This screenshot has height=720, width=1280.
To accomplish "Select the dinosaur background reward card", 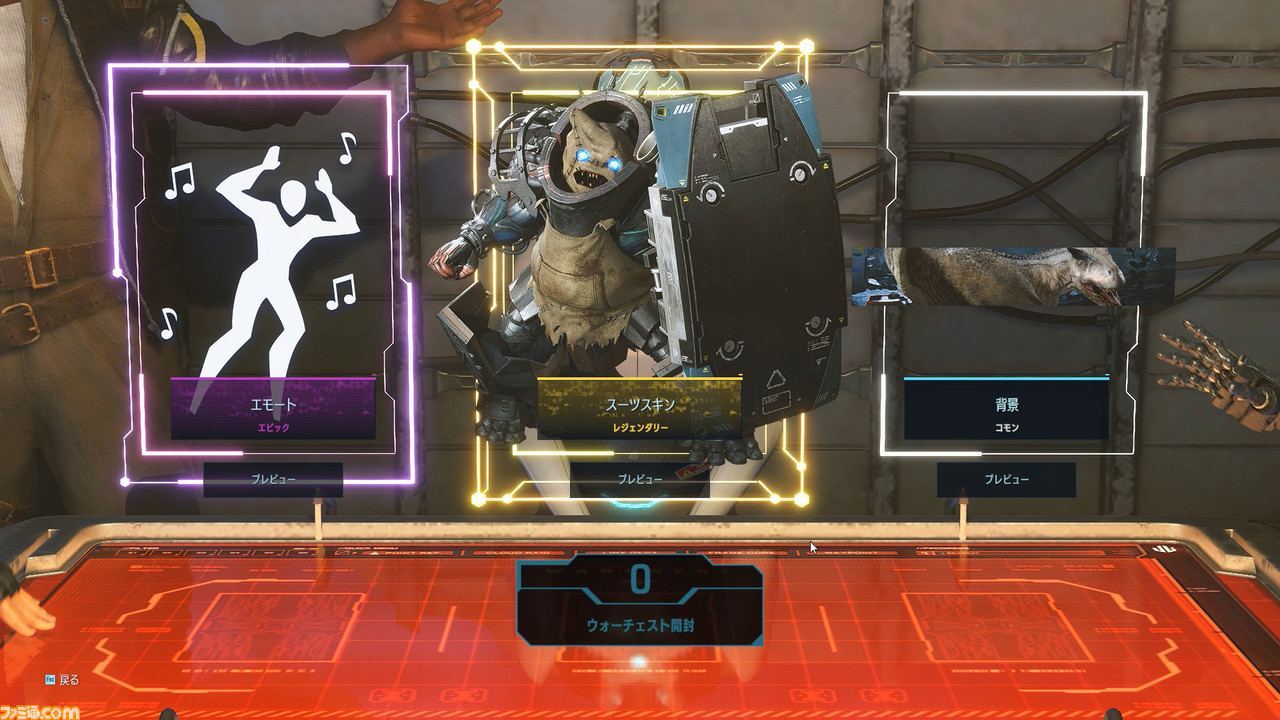I will [1012, 275].
